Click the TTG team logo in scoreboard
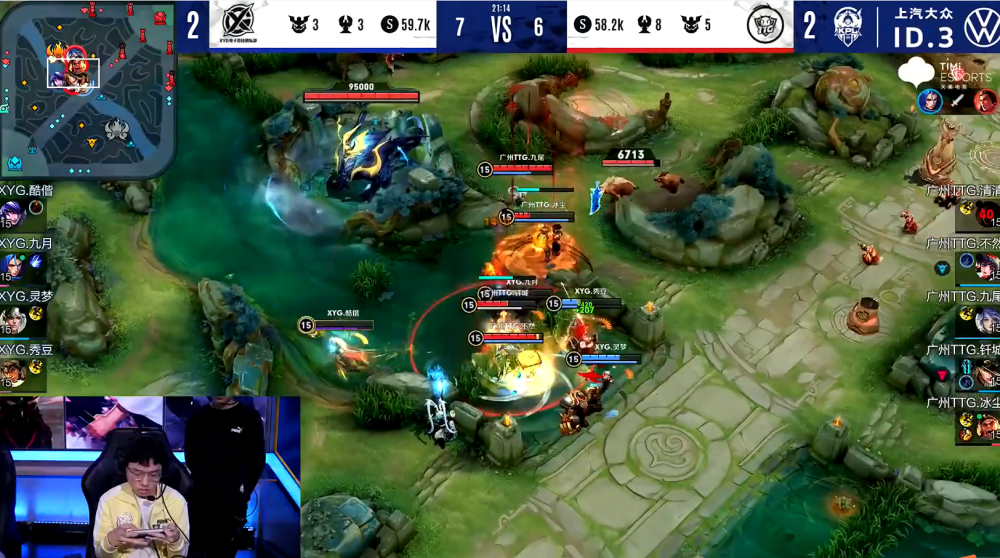Image resolution: width=1000 pixels, height=558 pixels. 765,26
